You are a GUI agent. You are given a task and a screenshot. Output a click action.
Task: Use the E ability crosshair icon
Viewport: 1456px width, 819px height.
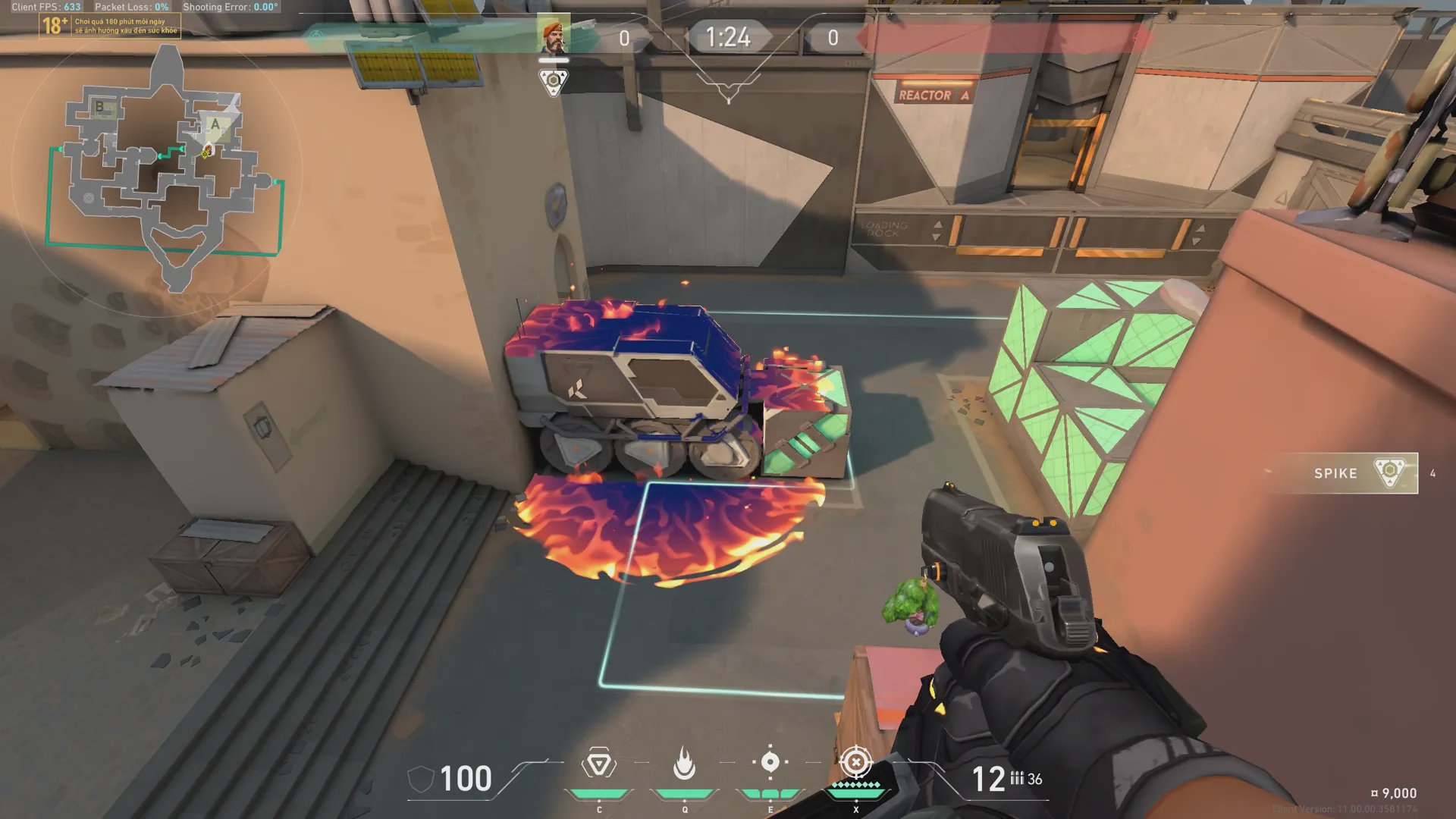tap(770, 762)
